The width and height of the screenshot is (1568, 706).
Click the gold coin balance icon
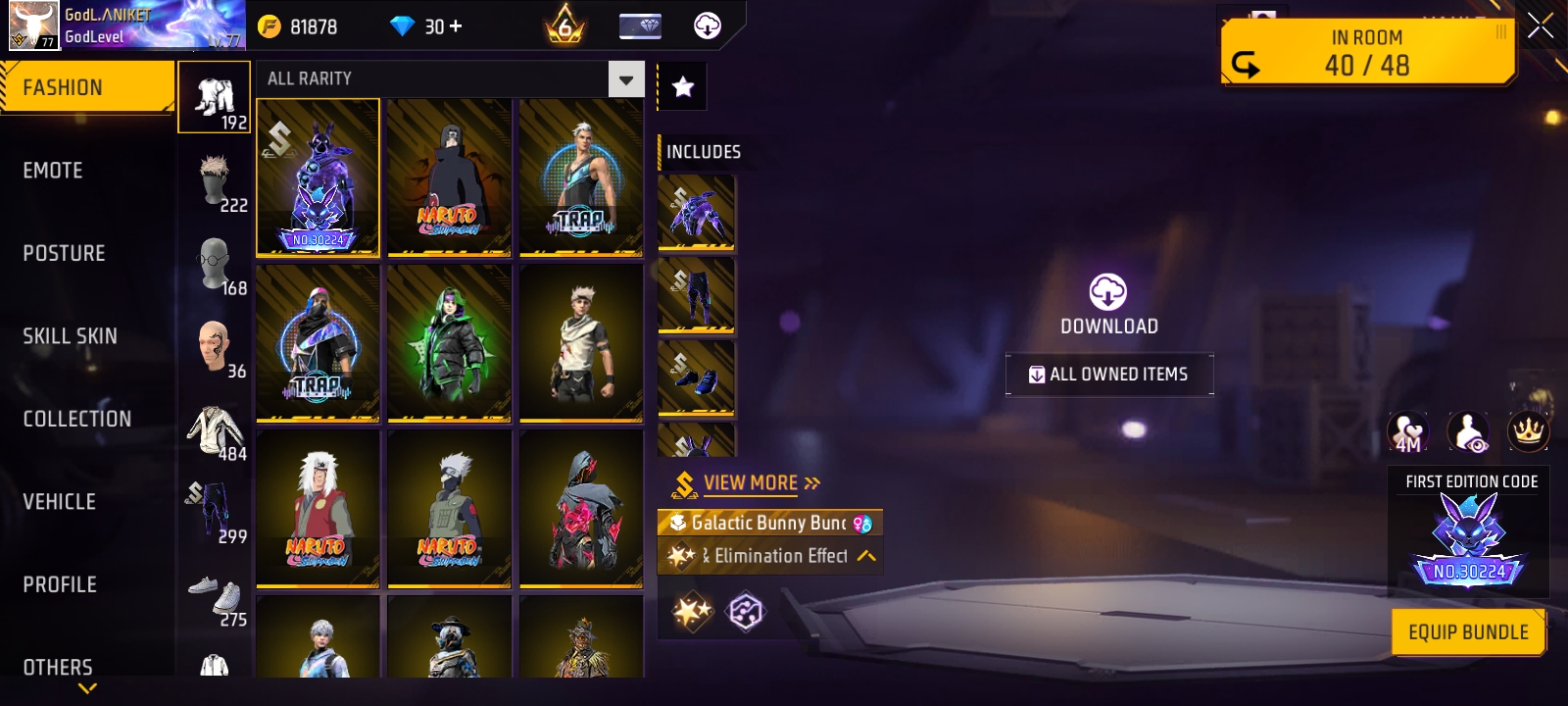pos(268,25)
